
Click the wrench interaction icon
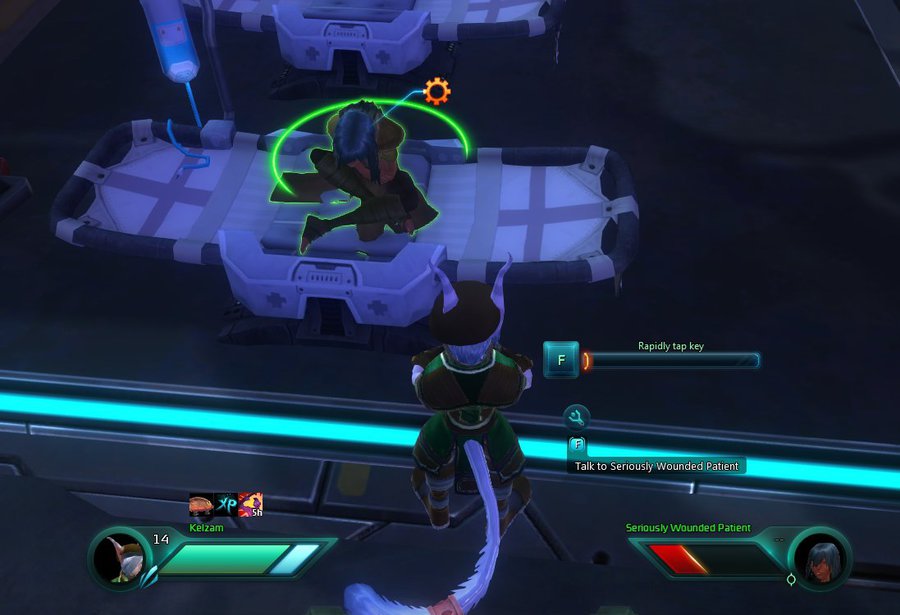tap(576, 418)
